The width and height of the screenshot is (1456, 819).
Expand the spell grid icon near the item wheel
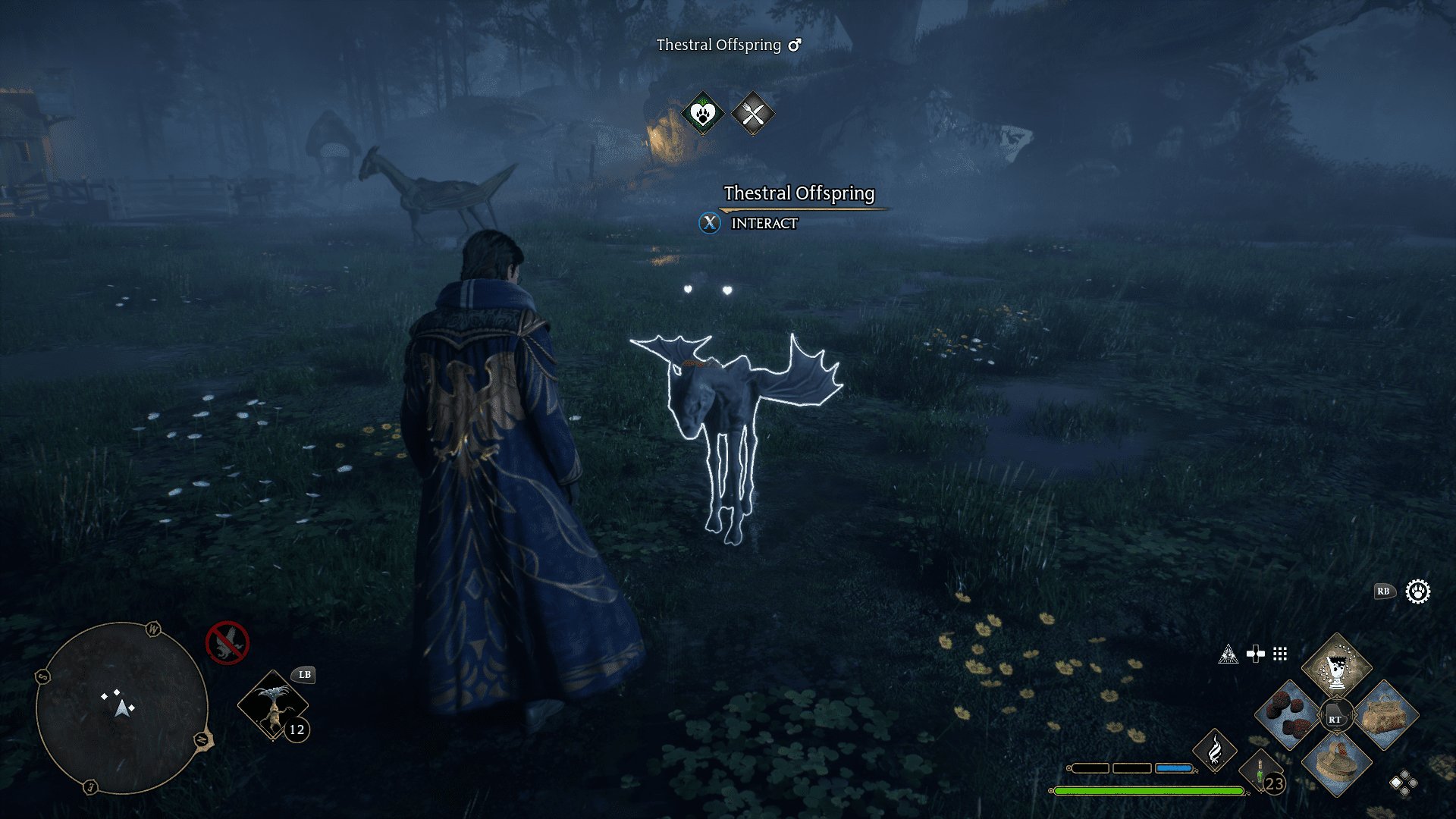tap(1280, 654)
